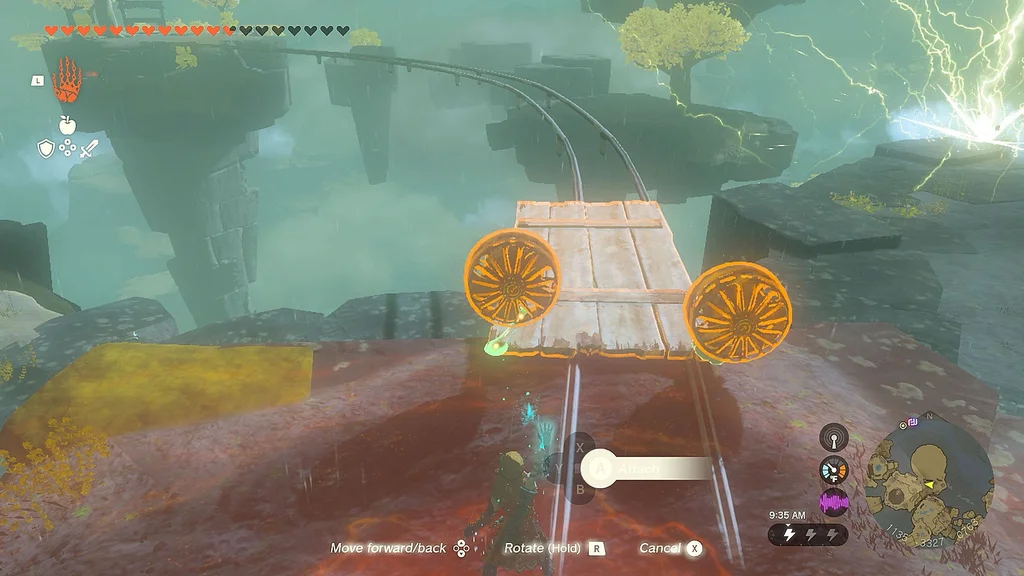Click the purple noise meter icon
The width and height of the screenshot is (1024, 576).
(833, 501)
